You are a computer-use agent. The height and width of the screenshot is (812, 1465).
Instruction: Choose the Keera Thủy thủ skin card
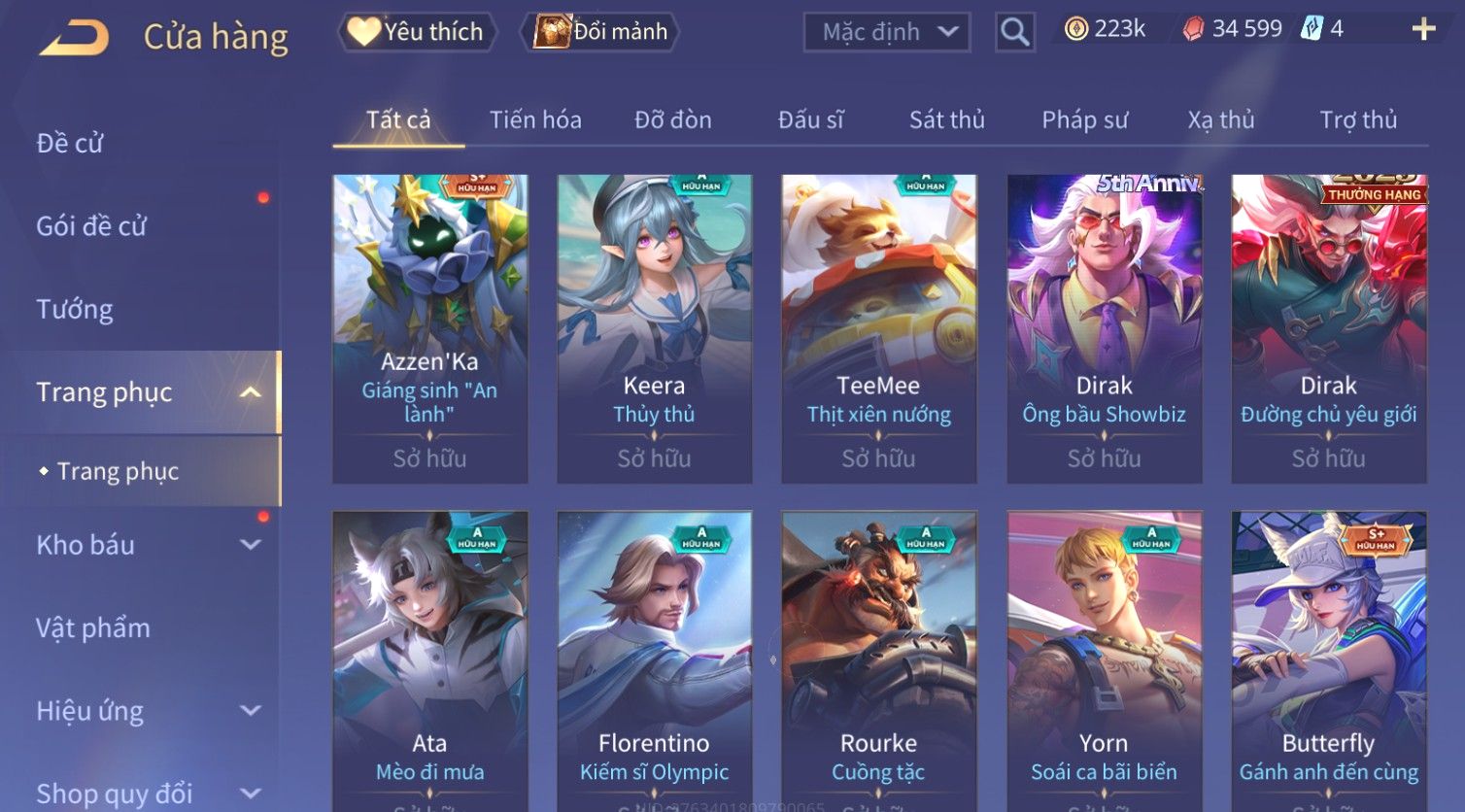point(654,328)
